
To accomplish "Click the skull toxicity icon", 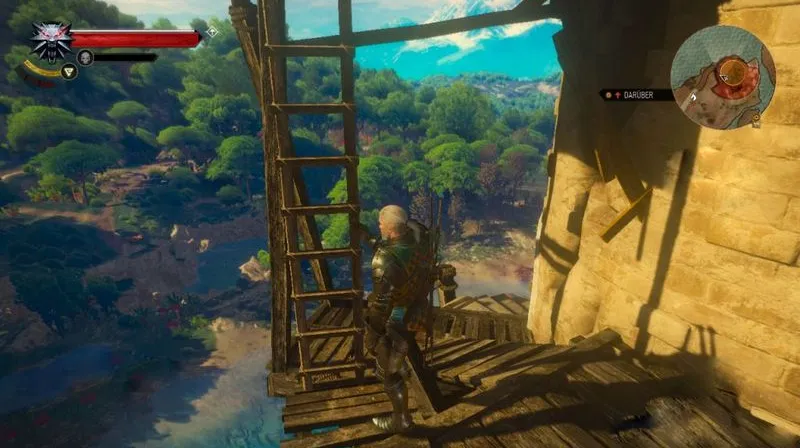I will point(85,57).
